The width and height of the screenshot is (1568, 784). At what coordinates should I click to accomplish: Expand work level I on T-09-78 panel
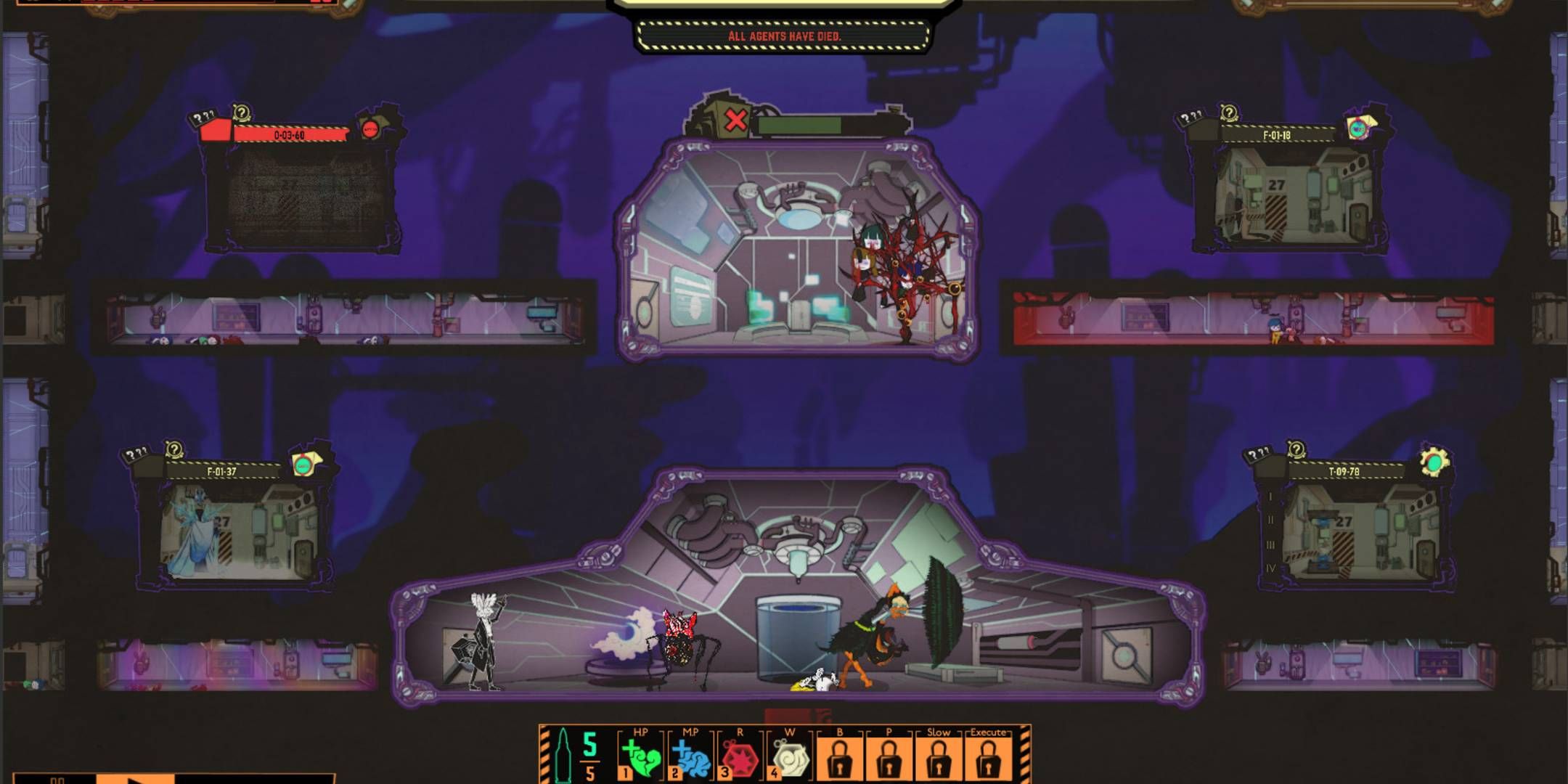point(1270,497)
